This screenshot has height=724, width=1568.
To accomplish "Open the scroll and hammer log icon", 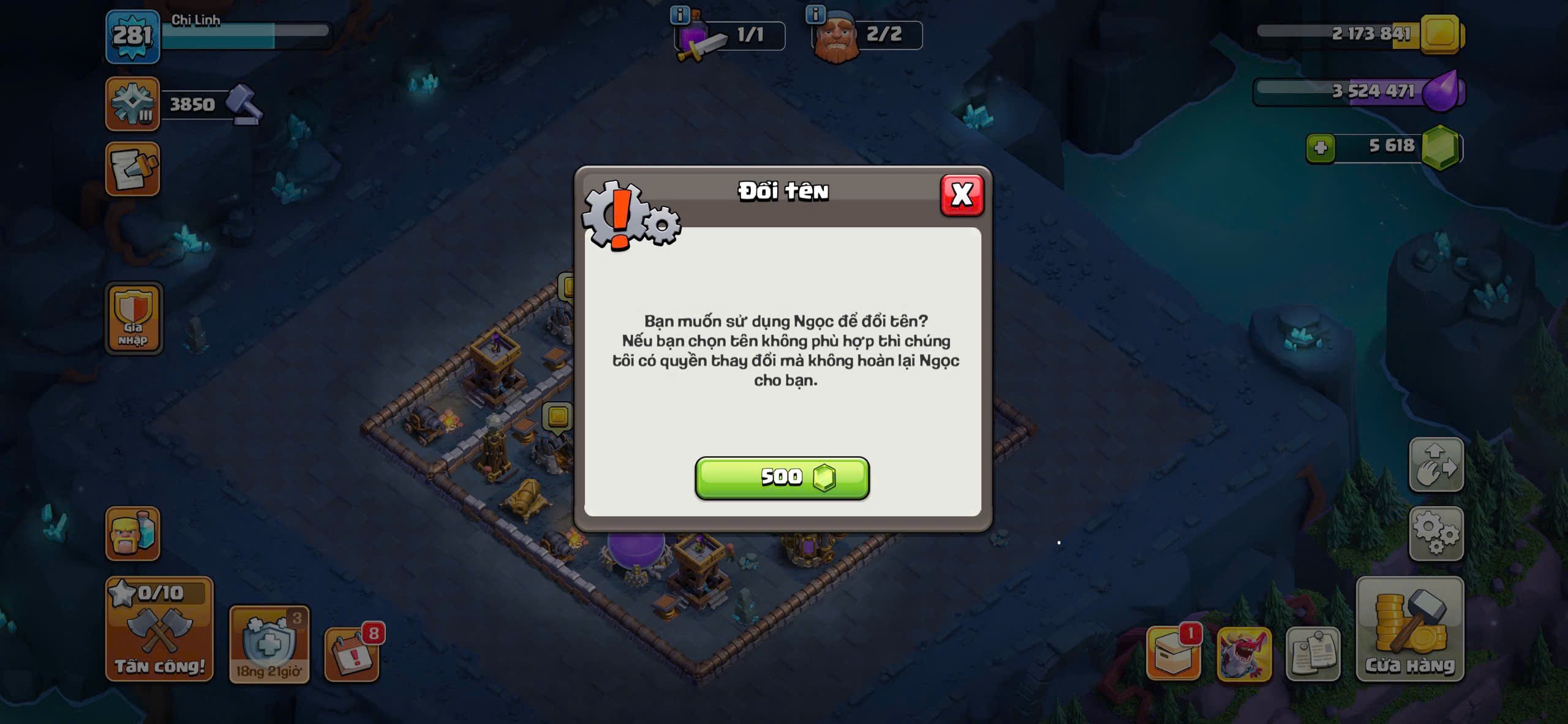I will coord(132,169).
